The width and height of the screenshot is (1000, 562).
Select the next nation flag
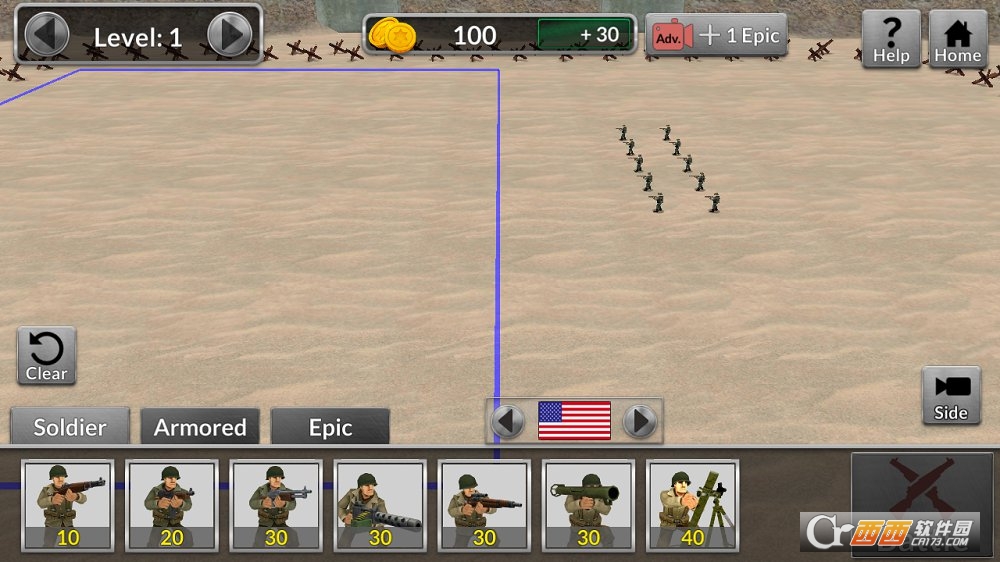click(639, 421)
